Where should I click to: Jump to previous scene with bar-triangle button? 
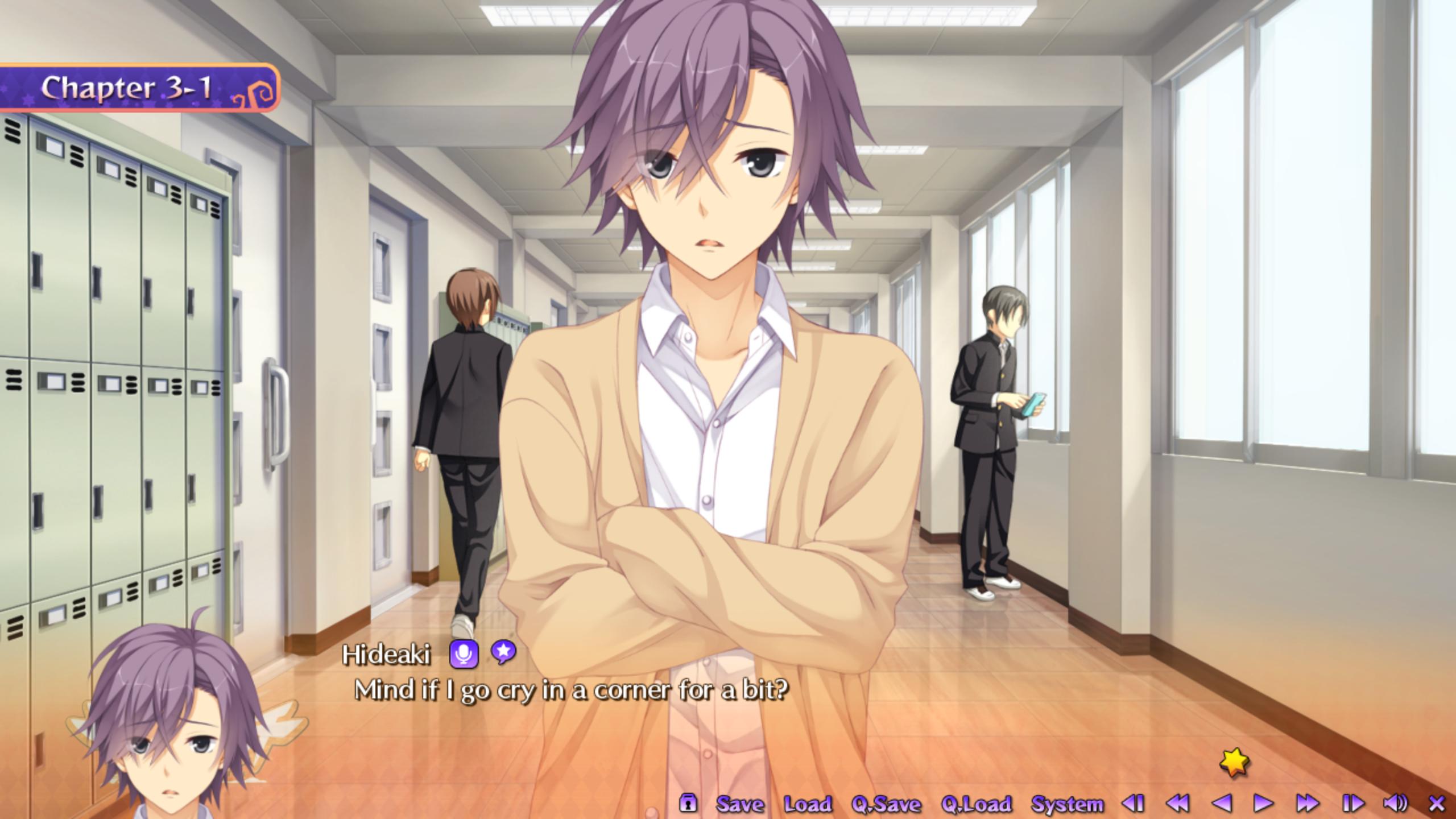pyautogui.click(x=1133, y=803)
